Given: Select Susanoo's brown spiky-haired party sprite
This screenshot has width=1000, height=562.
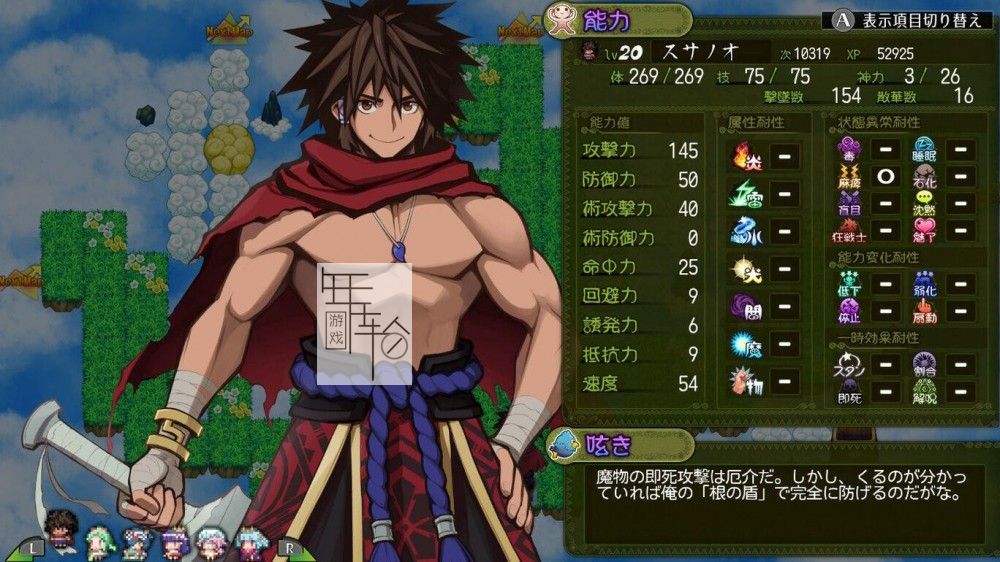Looking at the screenshot, I should 61,529.
